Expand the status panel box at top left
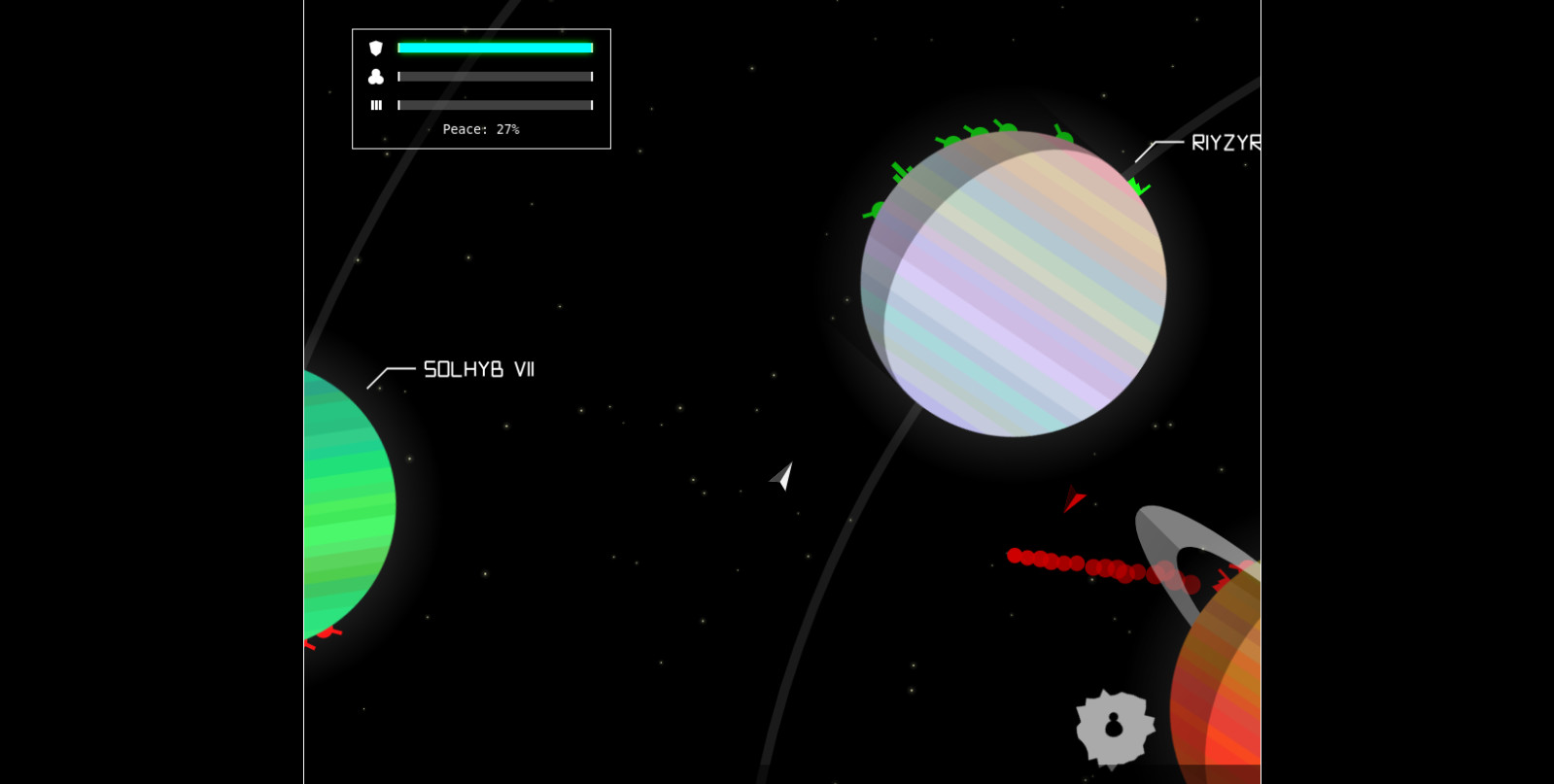Image resolution: width=1554 pixels, height=784 pixels. (481, 88)
